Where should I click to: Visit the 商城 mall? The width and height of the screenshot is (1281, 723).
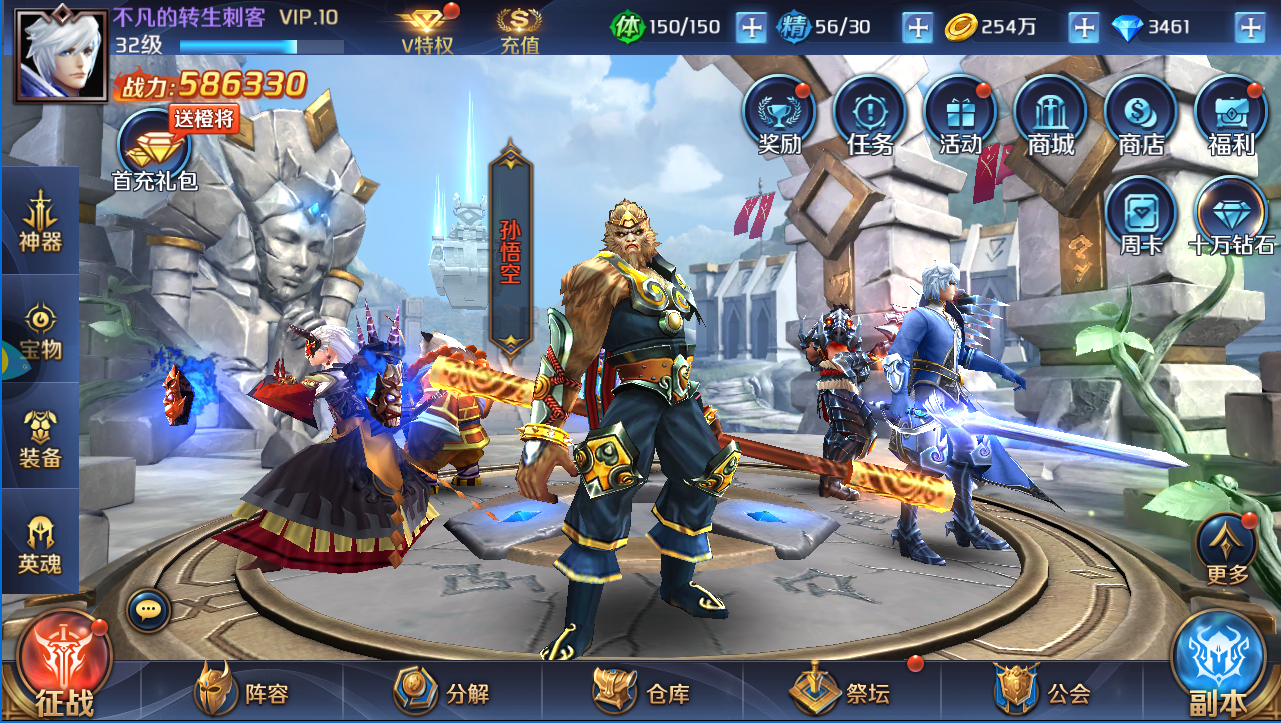1050,115
